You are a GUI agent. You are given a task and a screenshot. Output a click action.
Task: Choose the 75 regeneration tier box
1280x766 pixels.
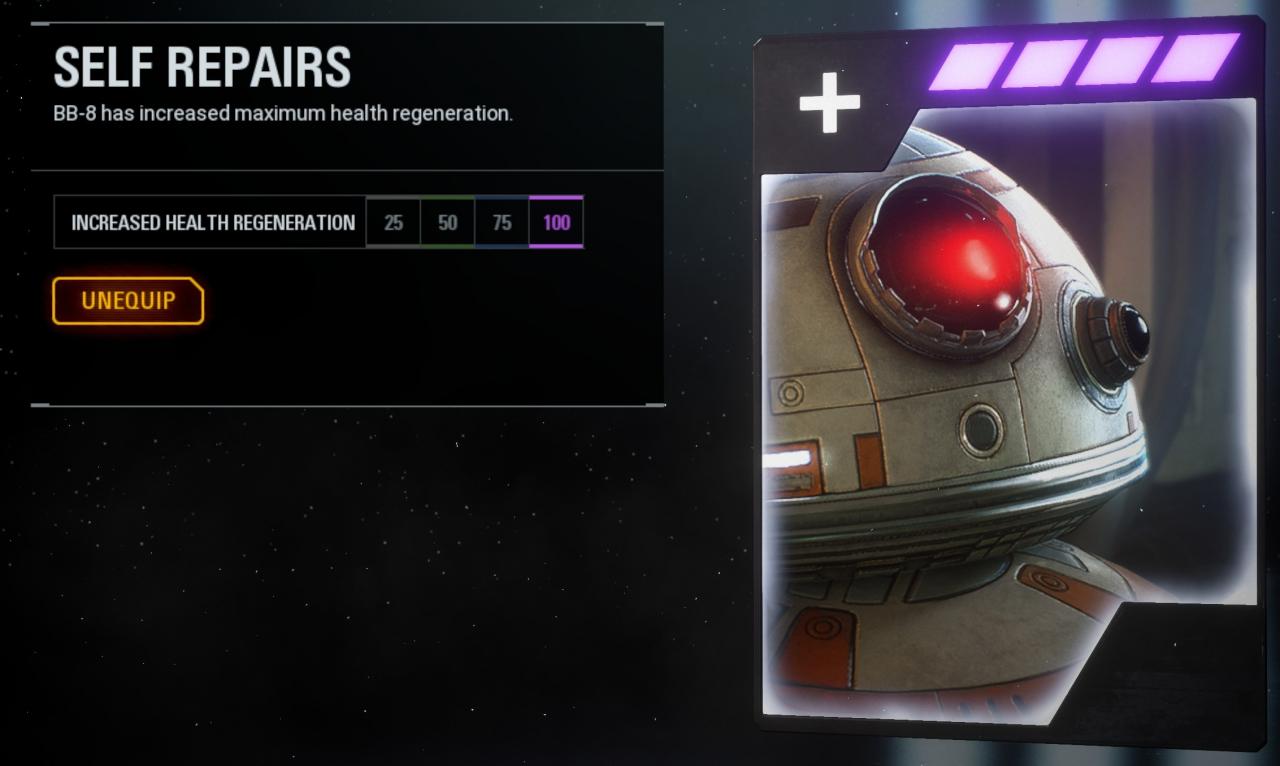point(502,222)
